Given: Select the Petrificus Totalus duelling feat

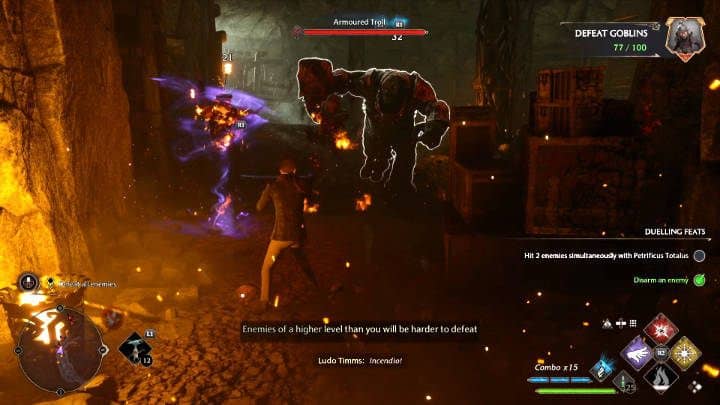Looking at the screenshot, I should pyautogui.click(x=600, y=256).
